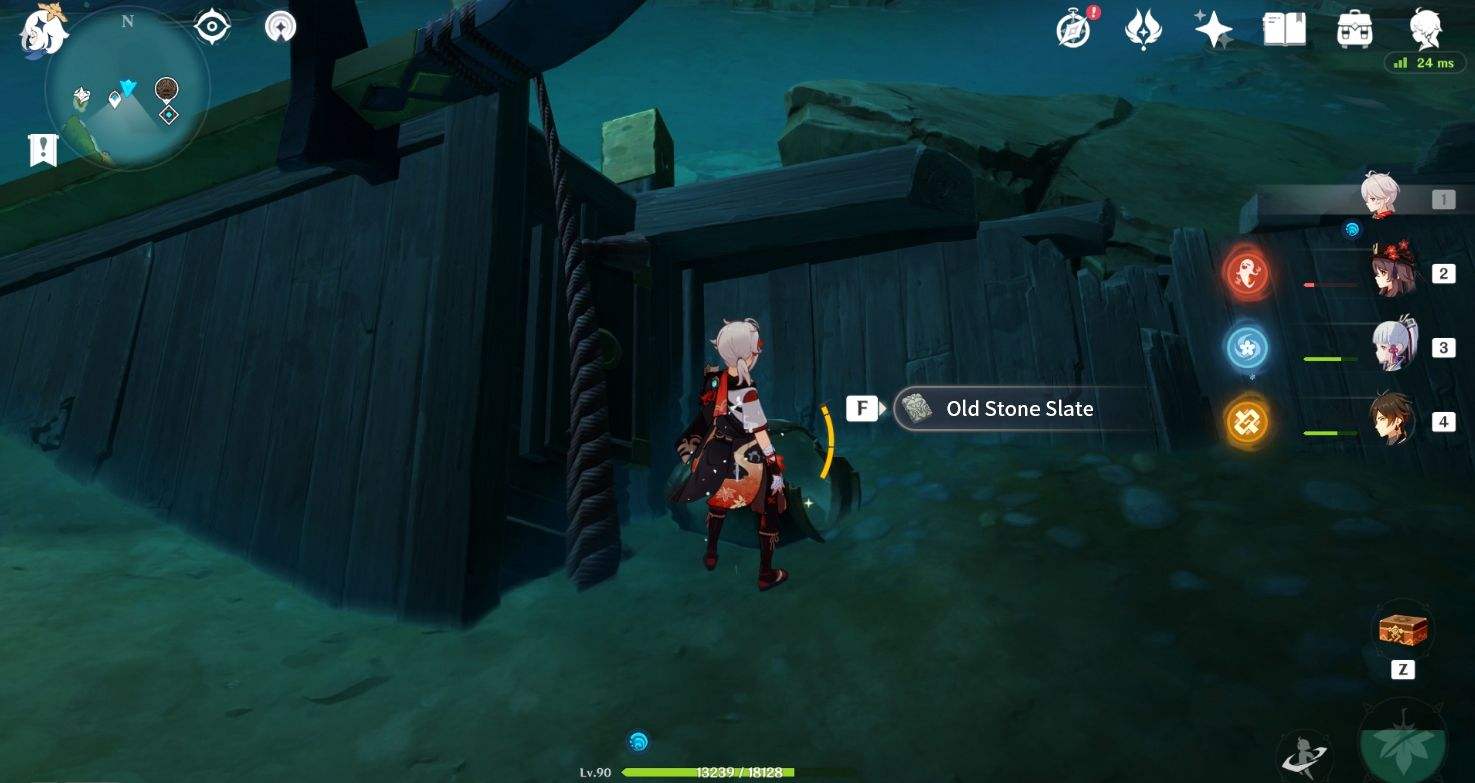Open the Battle Pass wings icon

[x=1142, y=29]
